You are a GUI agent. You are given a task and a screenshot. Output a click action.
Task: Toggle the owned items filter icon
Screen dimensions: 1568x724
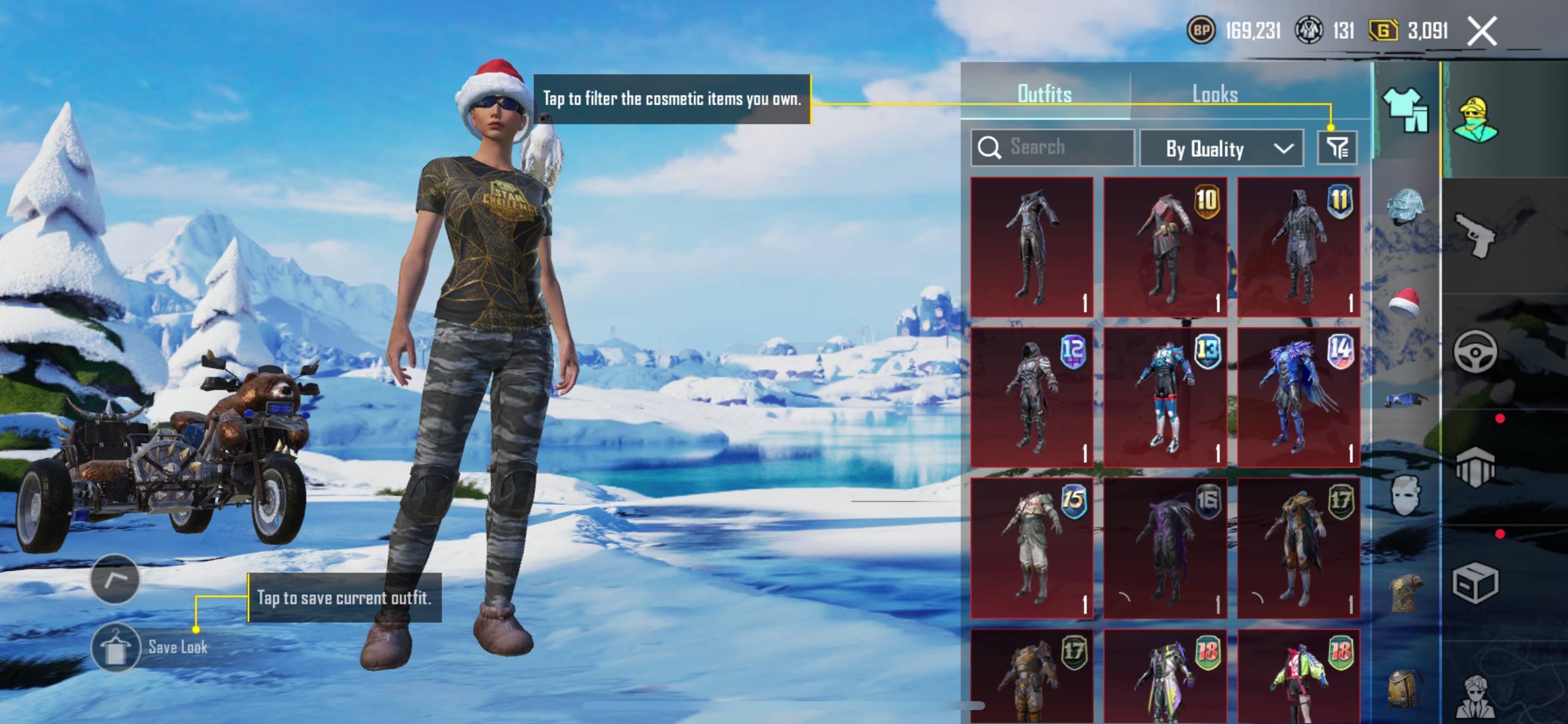pyautogui.click(x=1337, y=148)
